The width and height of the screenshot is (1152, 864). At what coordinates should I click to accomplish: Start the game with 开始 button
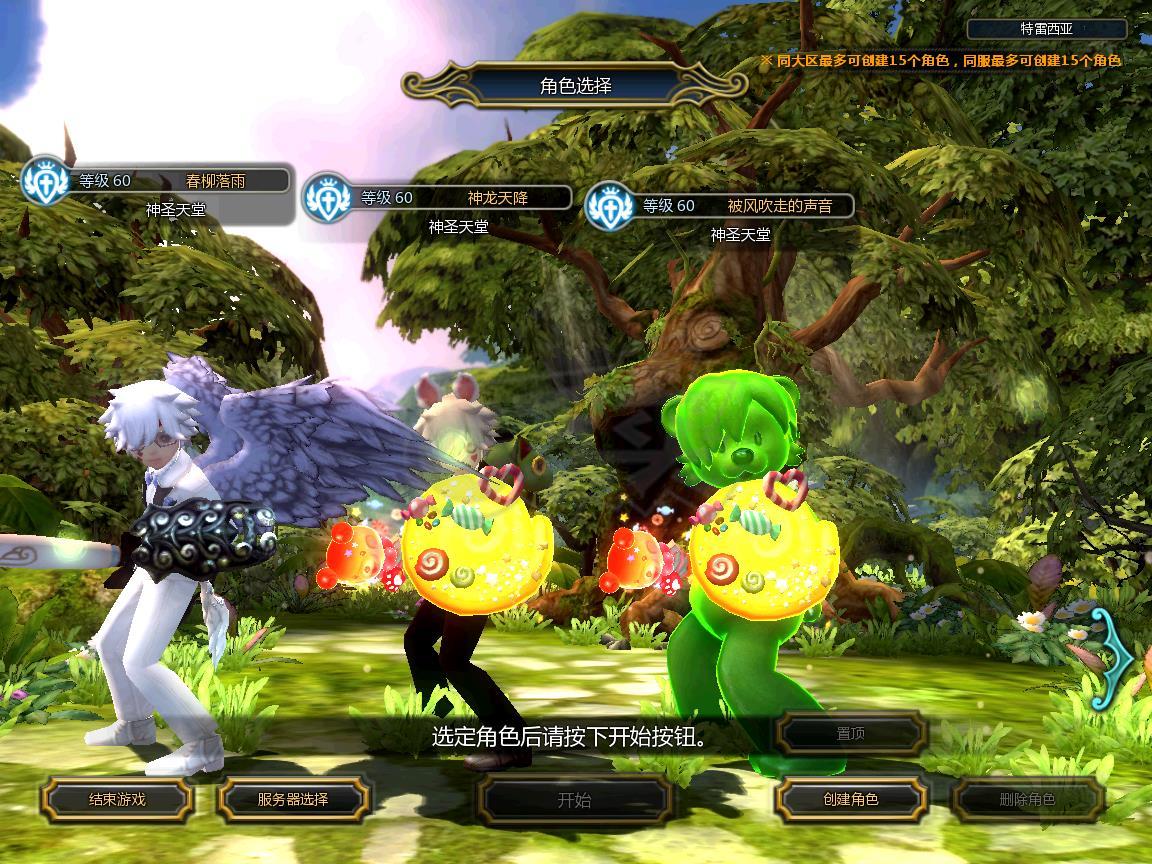point(574,800)
